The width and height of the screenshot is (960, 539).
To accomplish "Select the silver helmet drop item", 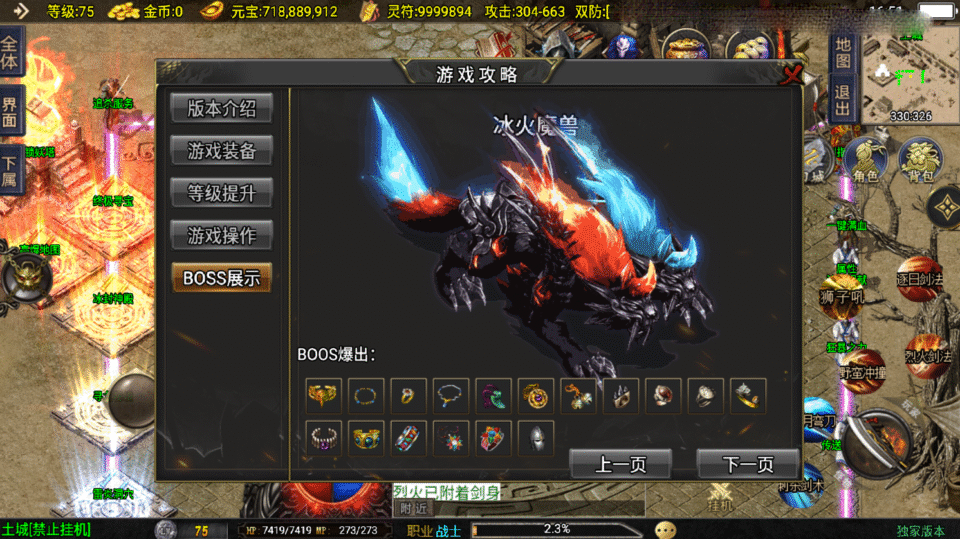I will point(537,438).
